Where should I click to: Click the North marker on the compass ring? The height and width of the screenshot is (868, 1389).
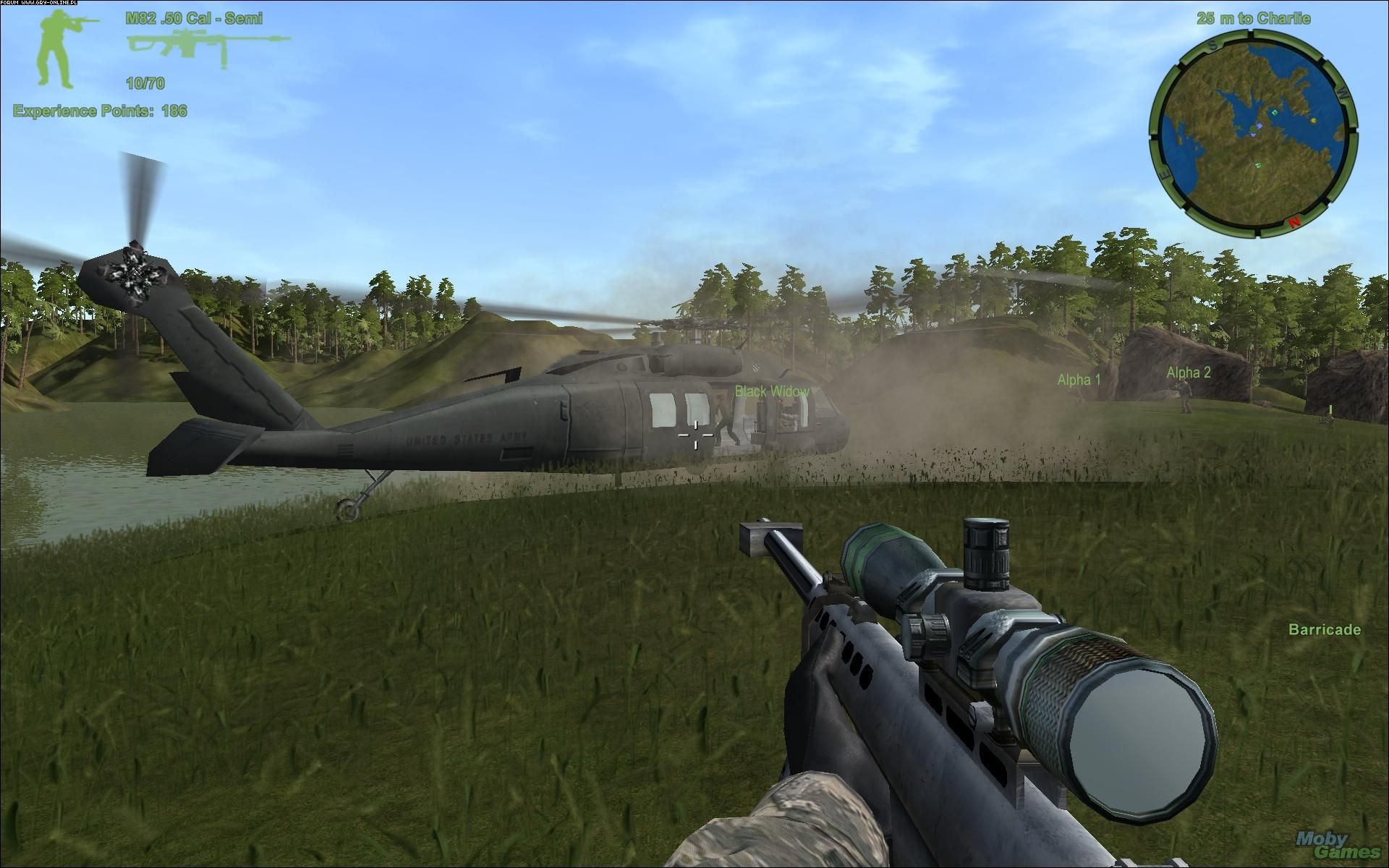tap(1294, 223)
